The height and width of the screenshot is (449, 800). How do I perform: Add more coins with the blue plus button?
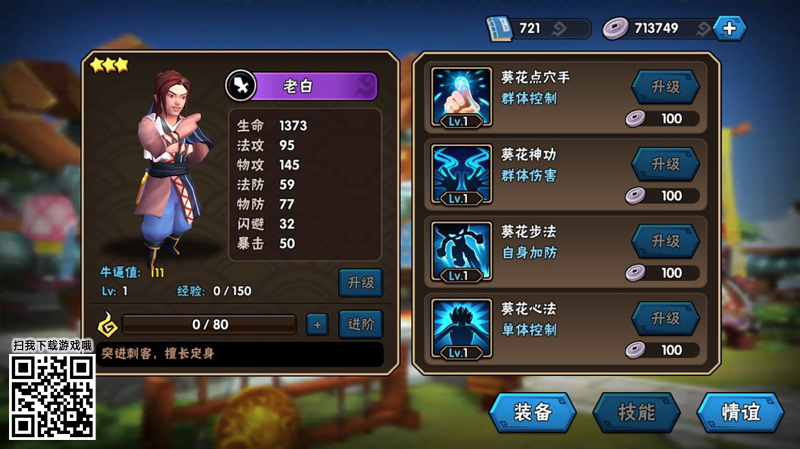pos(729,28)
